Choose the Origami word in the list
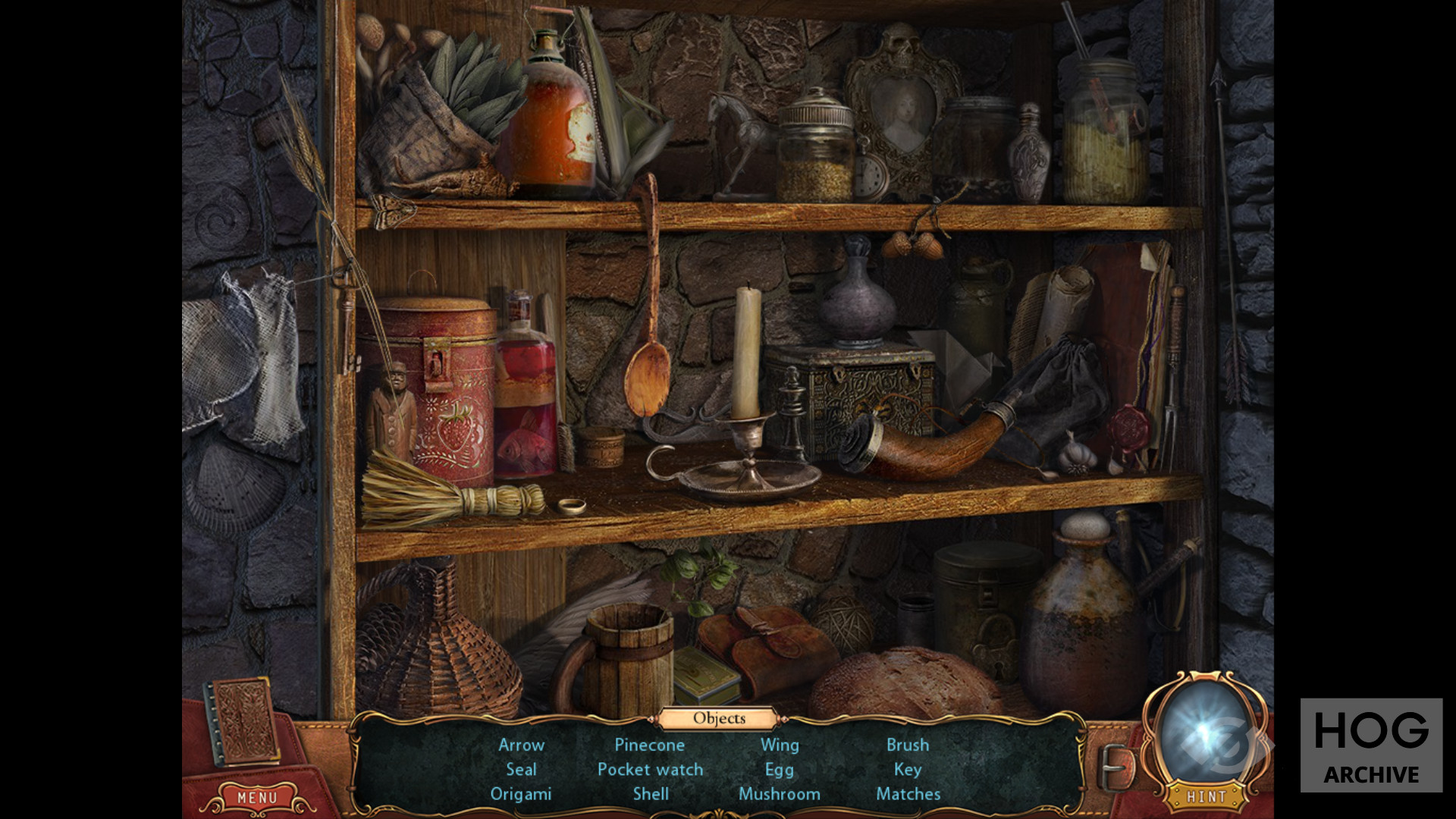This screenshot has width=1456, height=819. (x=520, y=794)
